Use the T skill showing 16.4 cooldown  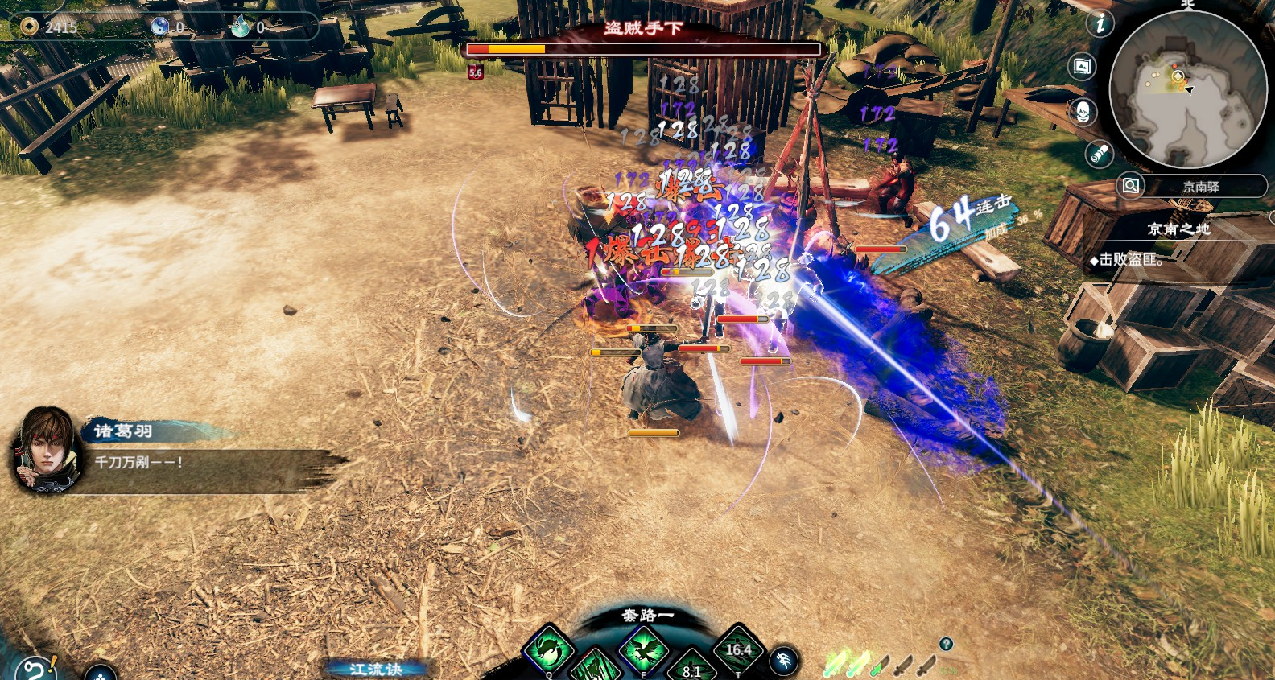pos(738,648)
